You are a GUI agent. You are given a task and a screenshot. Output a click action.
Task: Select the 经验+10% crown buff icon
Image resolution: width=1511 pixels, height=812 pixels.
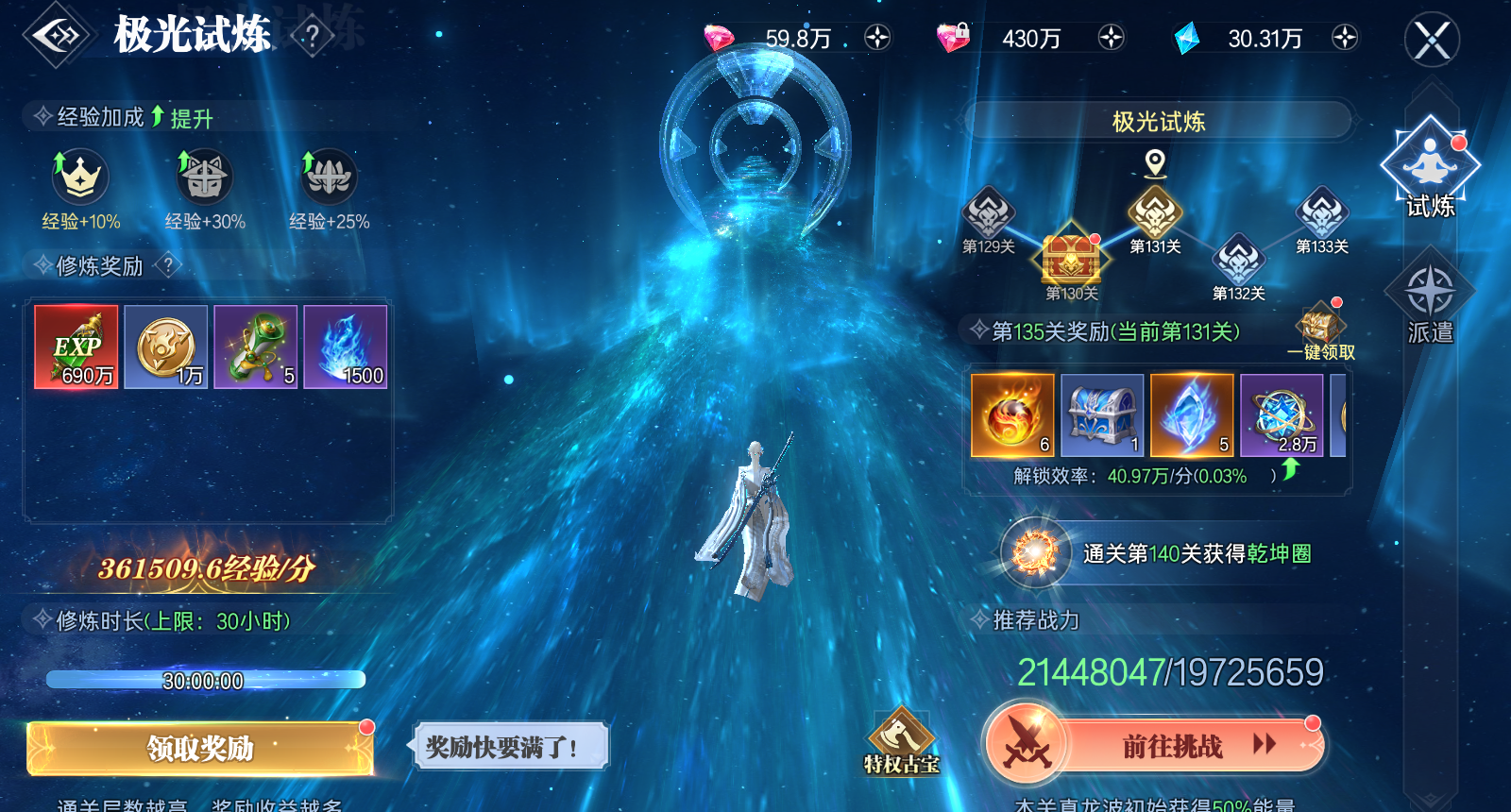tap(80, 179)
